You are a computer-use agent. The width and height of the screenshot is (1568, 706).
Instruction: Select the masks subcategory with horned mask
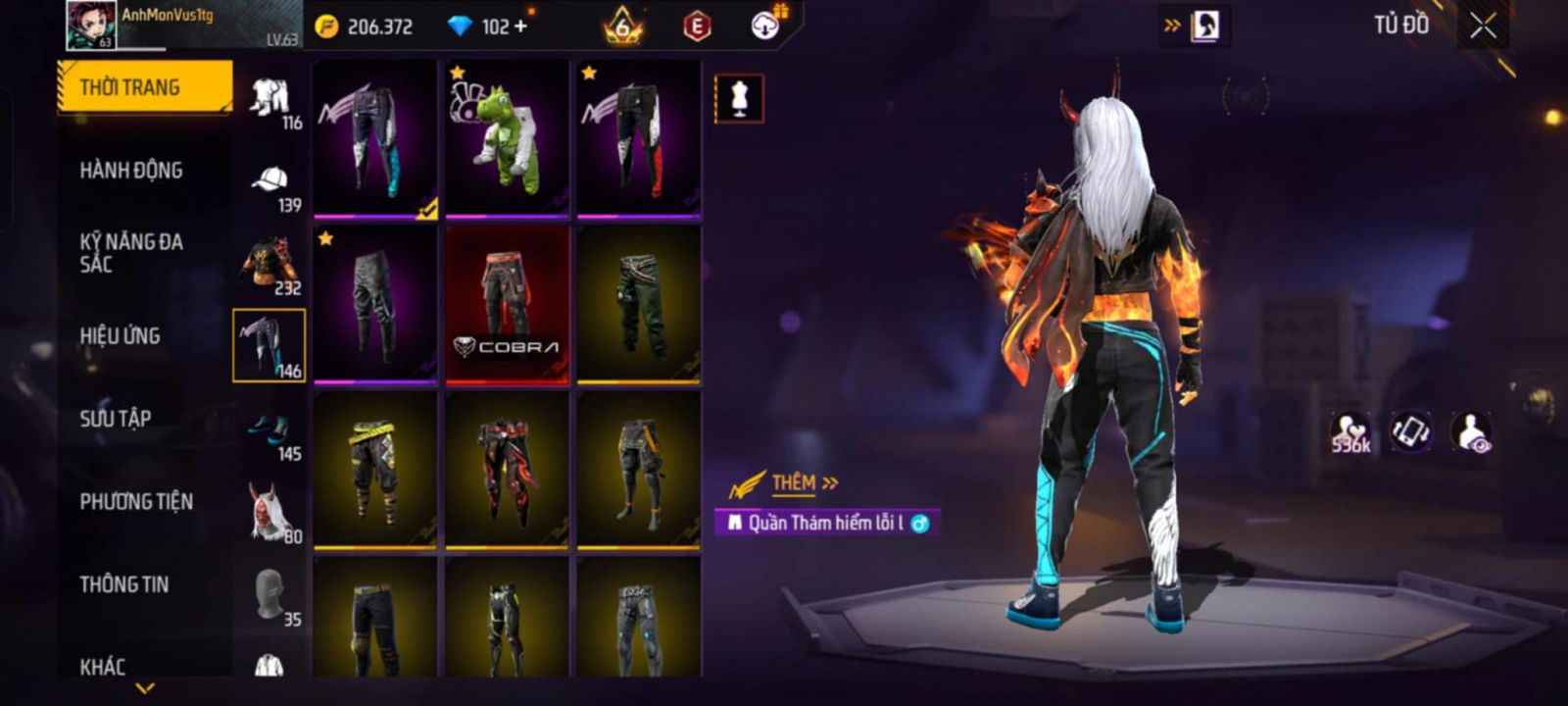pyautogui.click(x=270, y=512)
